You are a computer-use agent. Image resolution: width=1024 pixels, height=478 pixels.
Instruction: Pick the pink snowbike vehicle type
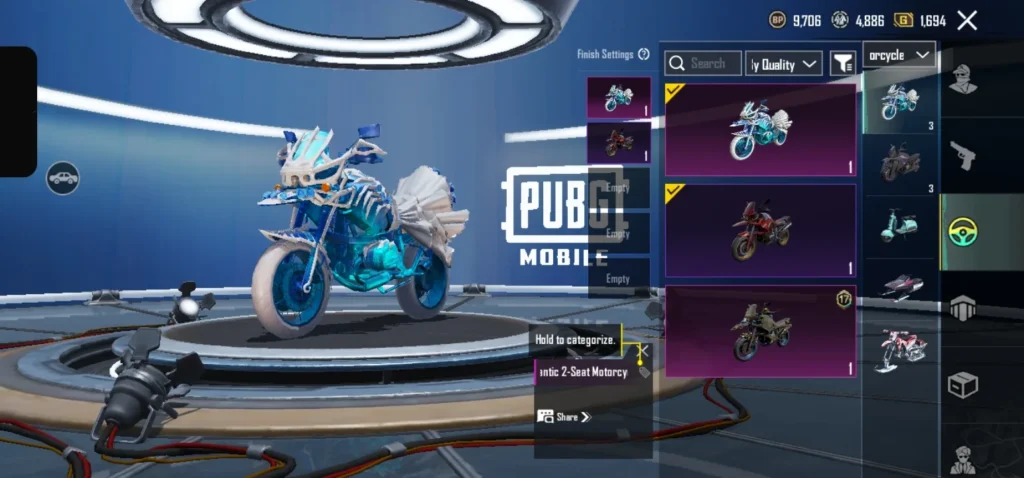click(x=899, y=349)
